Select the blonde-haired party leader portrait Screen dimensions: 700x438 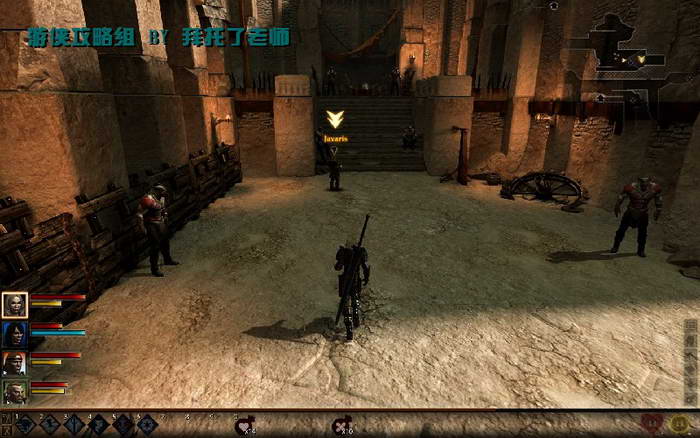click(15, 305)
